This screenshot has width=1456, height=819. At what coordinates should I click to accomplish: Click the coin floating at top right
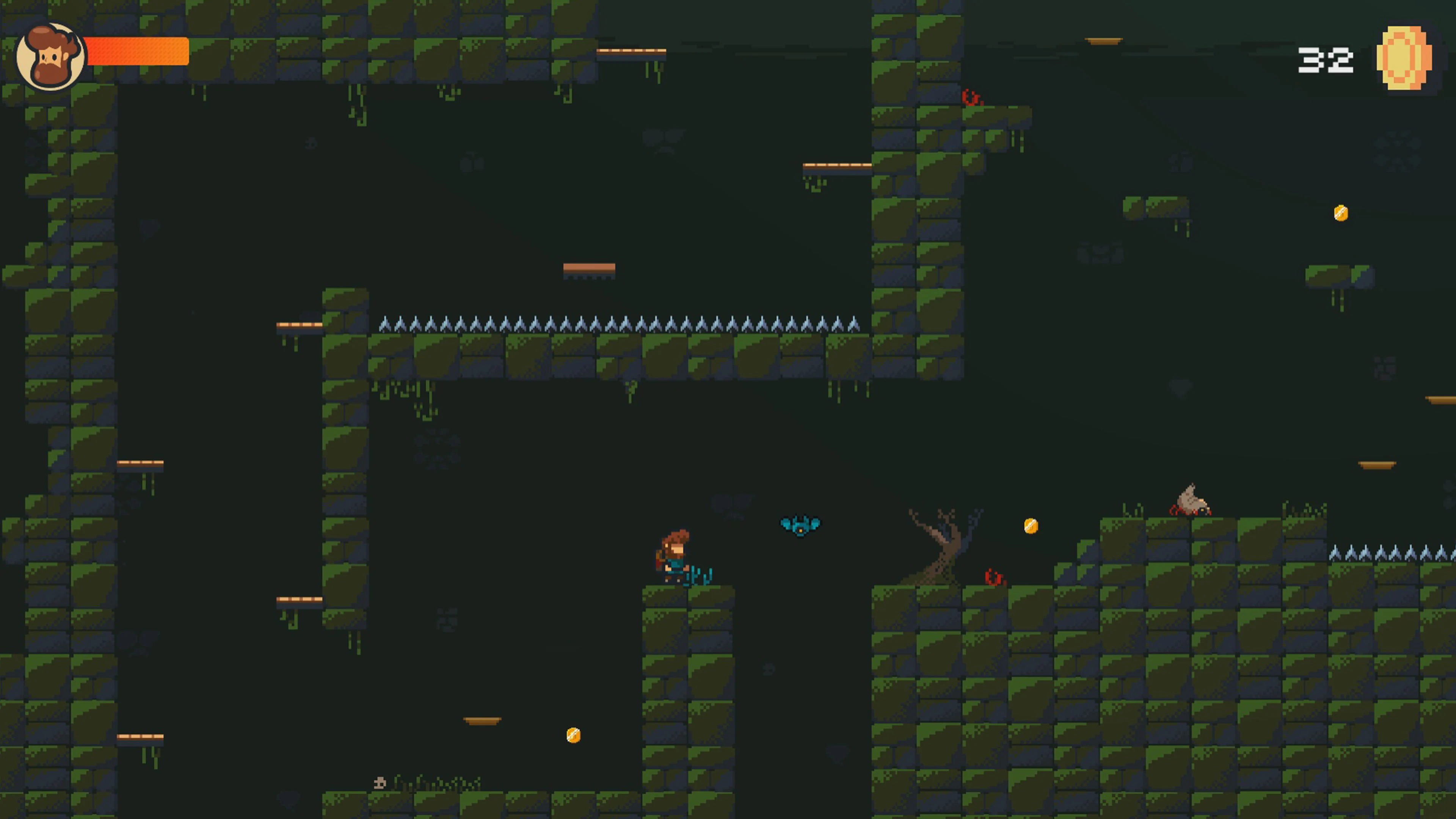tap(1342, 212)
